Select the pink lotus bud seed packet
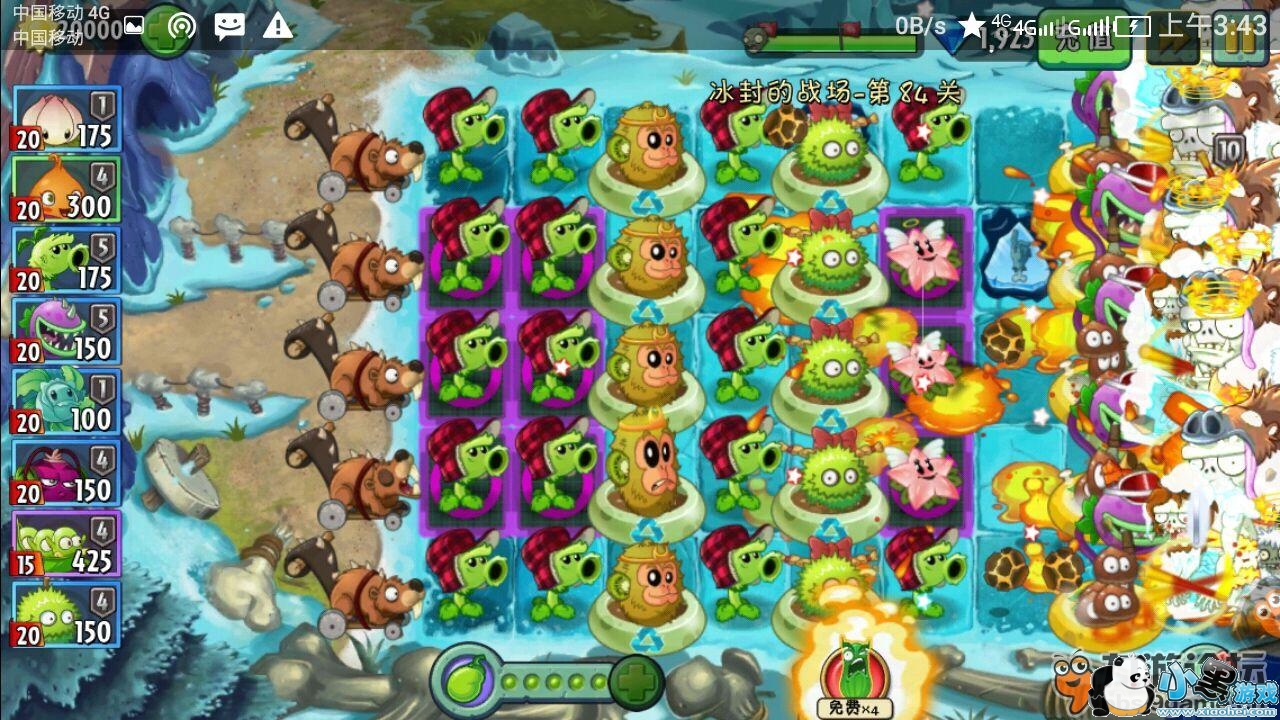This screenshot has height=720, width=1280. 66,118
